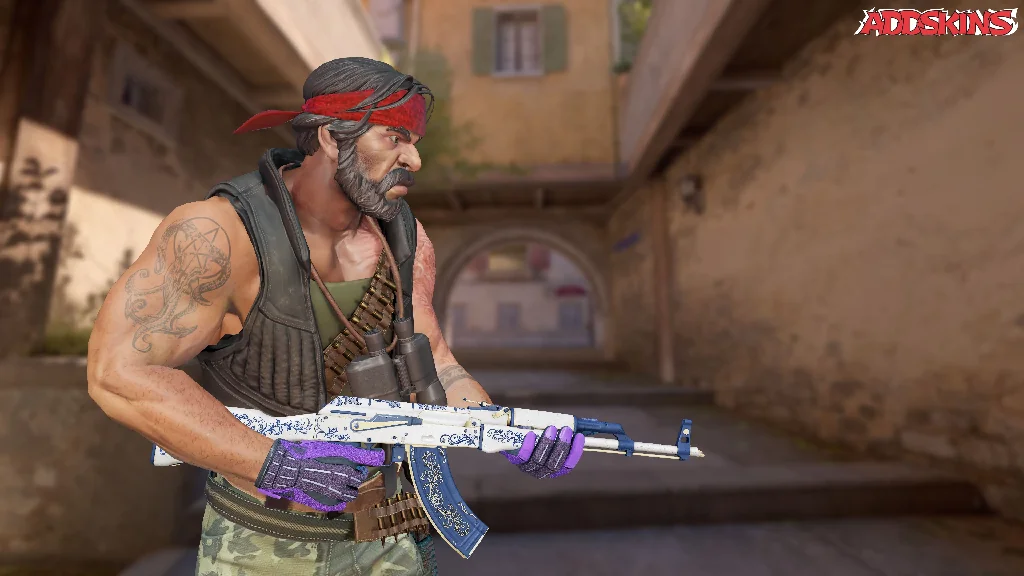1024x576 pixels.
Task: Click the ADDSKINS logo watermark
Action: (x=935, y=22)
